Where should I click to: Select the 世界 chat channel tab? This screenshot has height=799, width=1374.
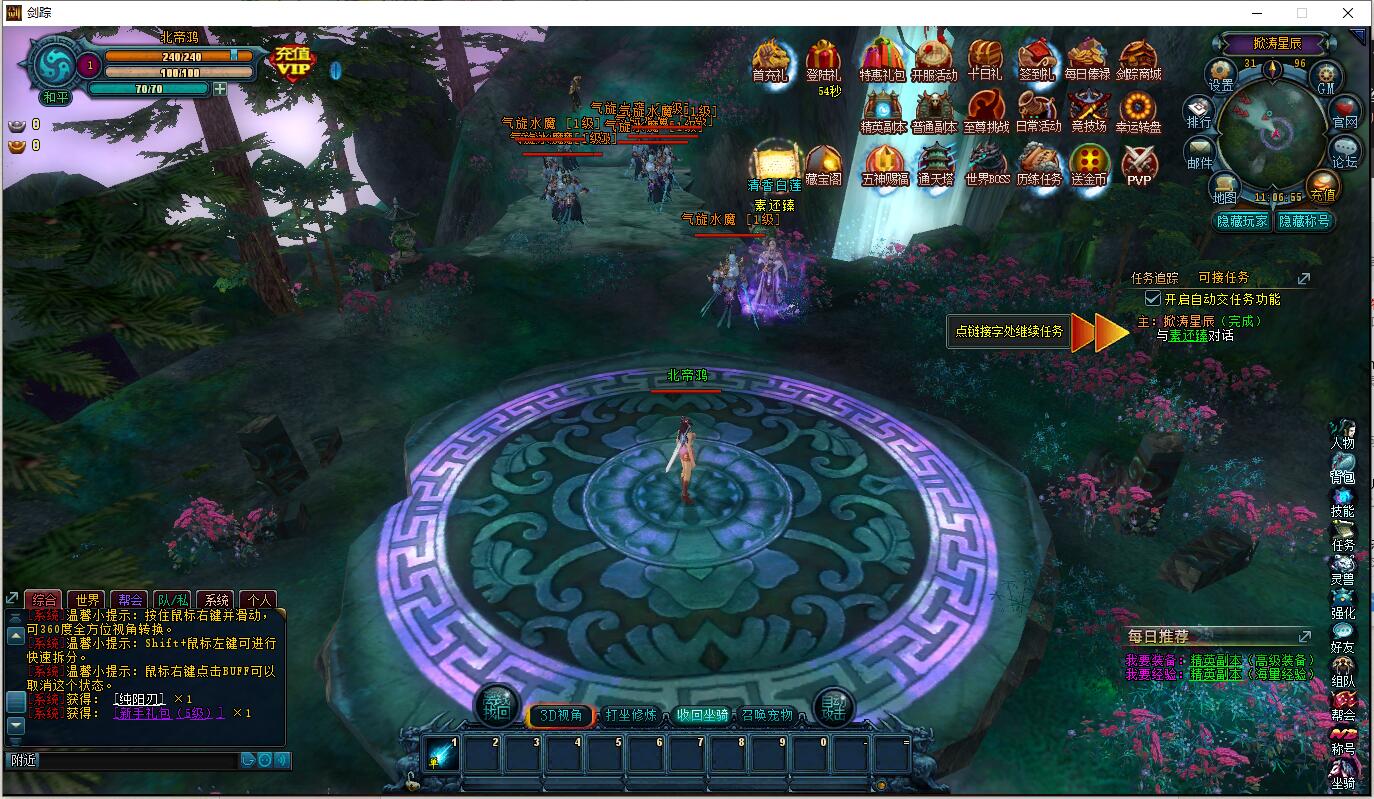88,600
